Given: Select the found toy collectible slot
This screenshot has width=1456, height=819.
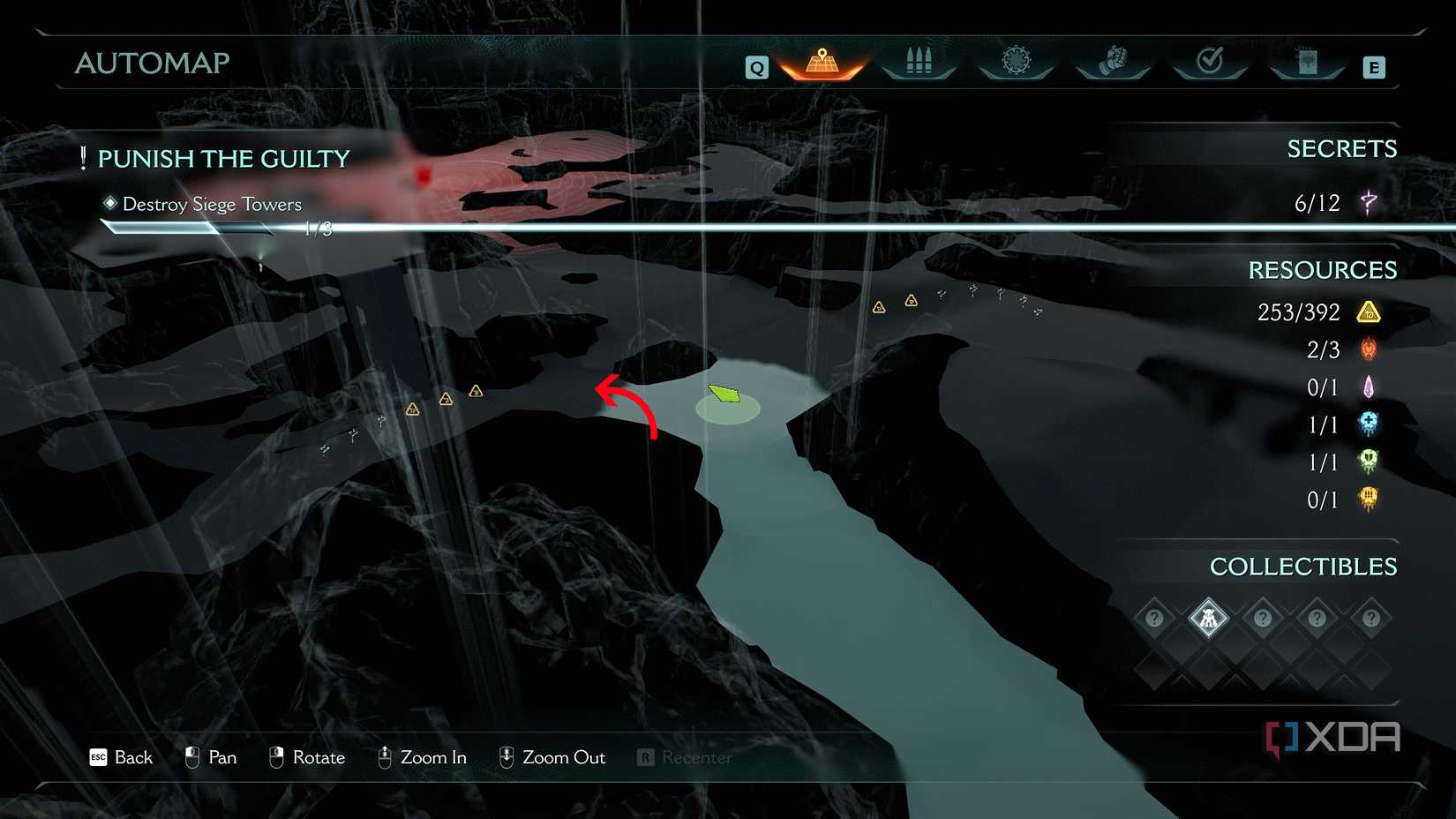Looking at the screenshot, I should point(1208,619).
